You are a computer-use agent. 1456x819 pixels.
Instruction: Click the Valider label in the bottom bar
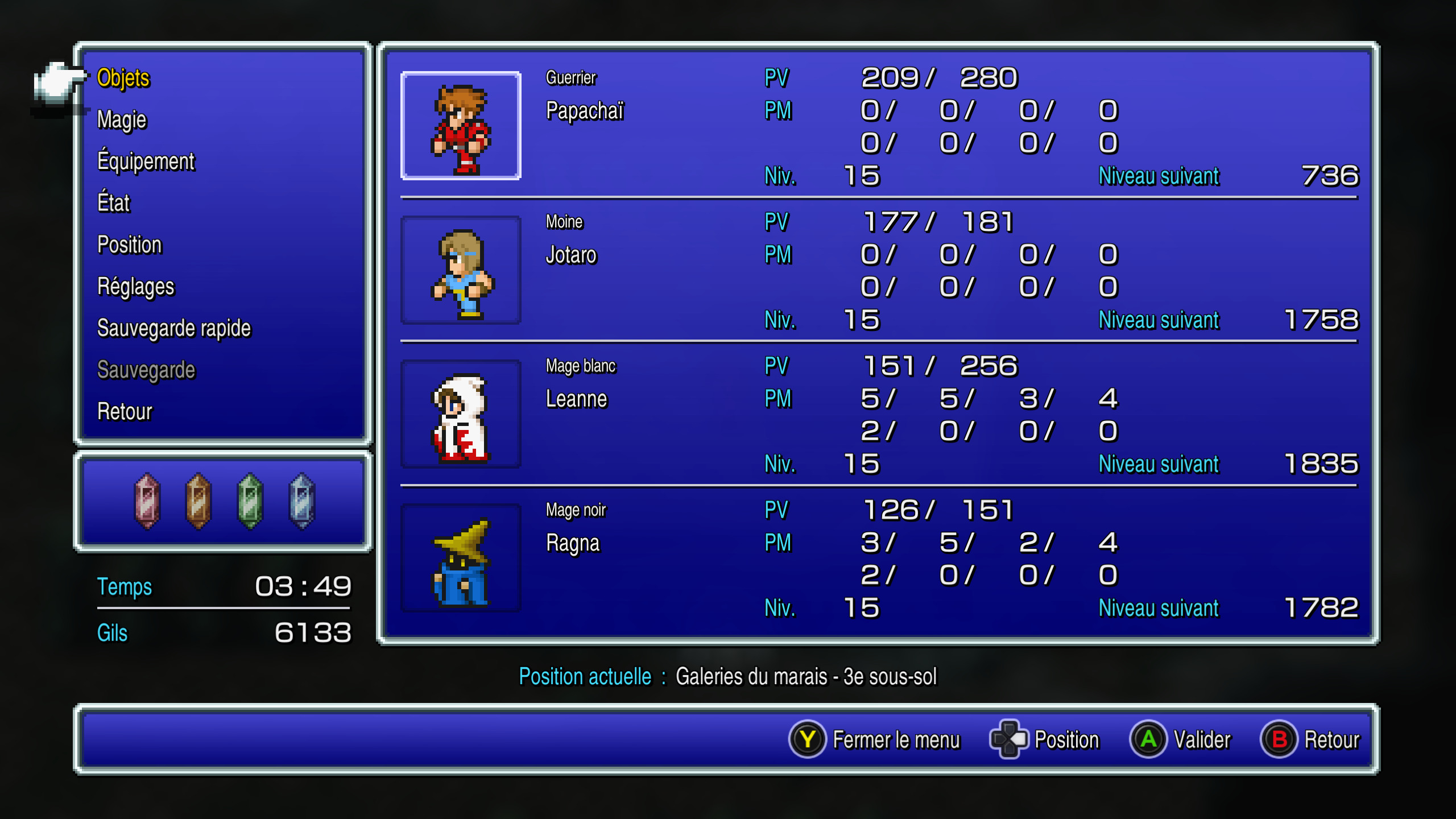(x=1202, y=740)
